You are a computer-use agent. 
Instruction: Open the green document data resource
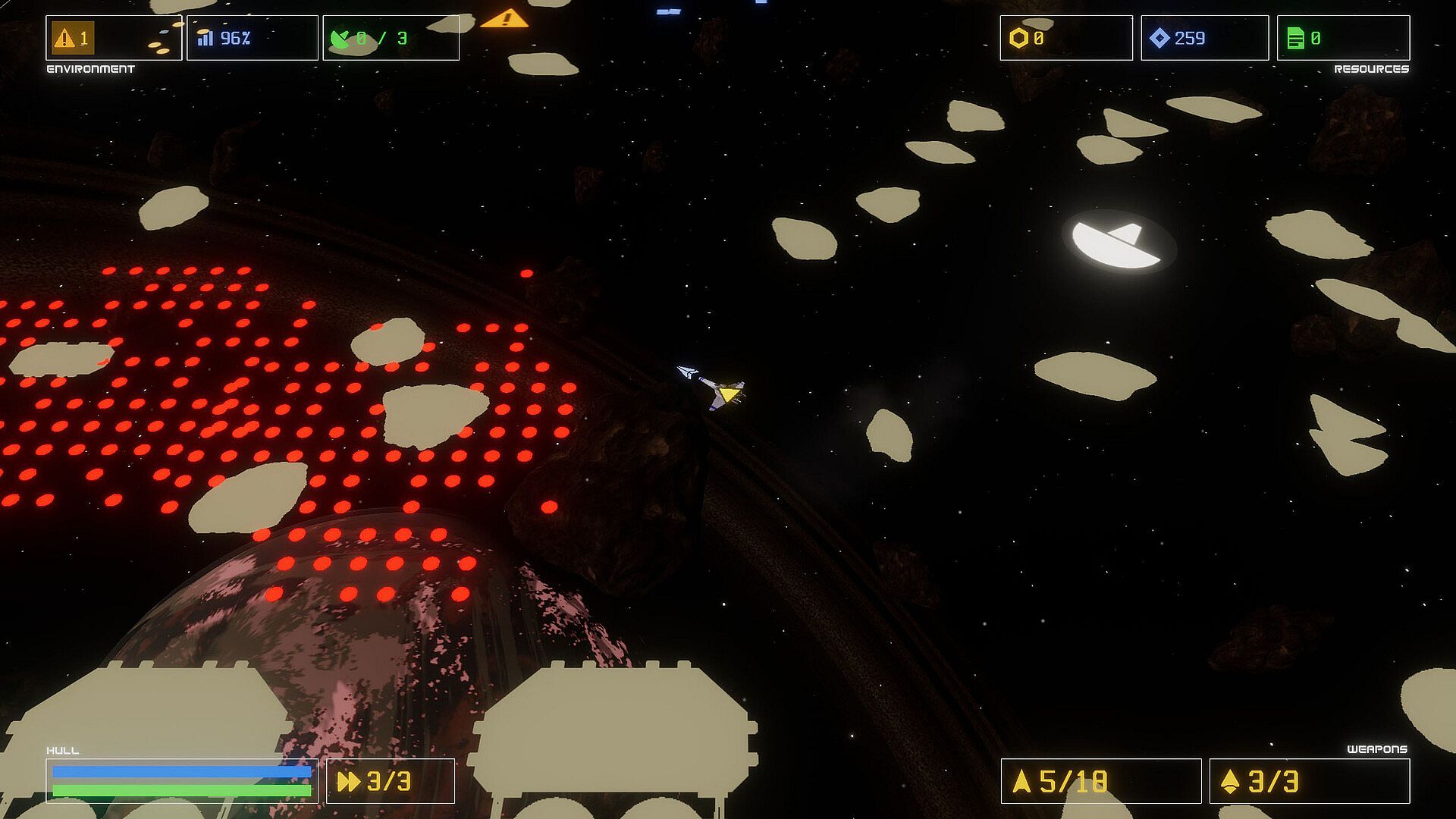pyautogui.click(x=1296, y=38)
